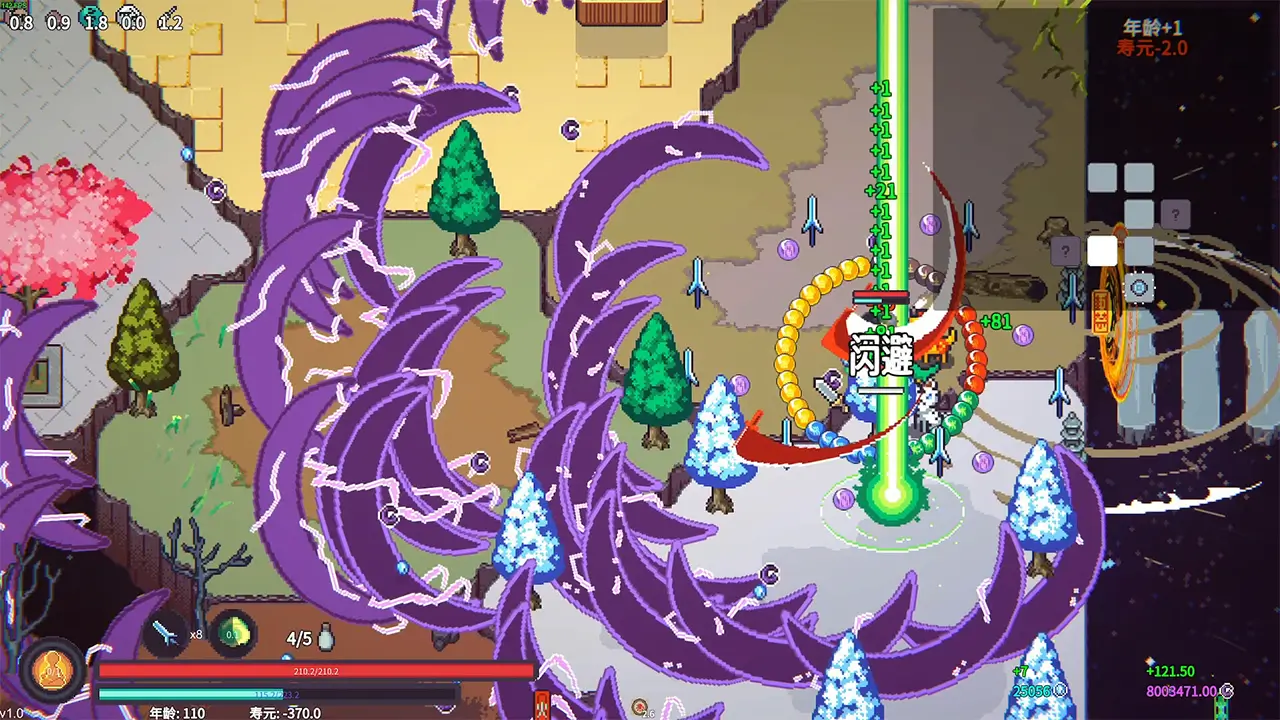
Task: Click the 封茵 talisman icon in the right panel
Action: point(1101,312)
